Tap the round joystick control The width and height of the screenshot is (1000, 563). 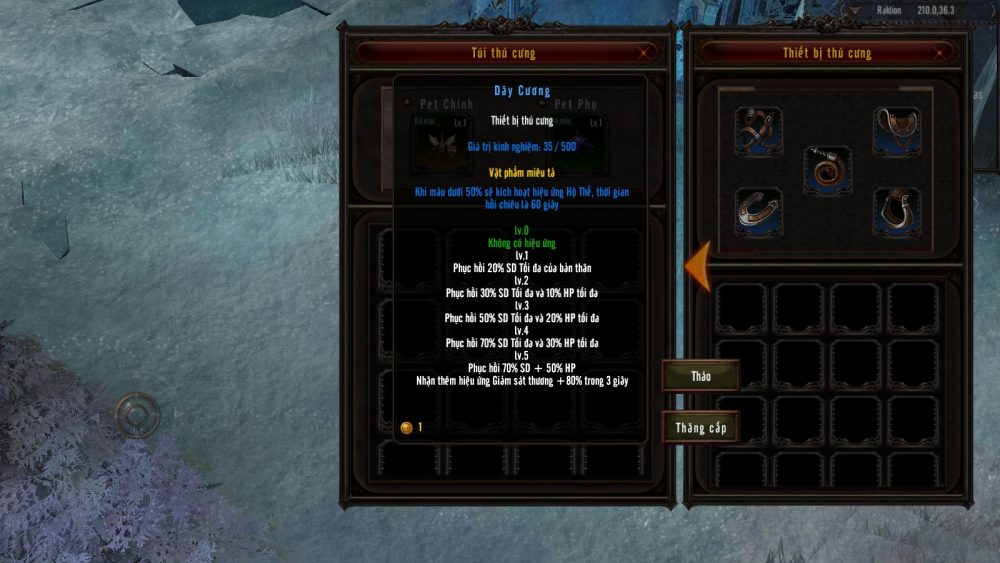[x=137, y=413]
